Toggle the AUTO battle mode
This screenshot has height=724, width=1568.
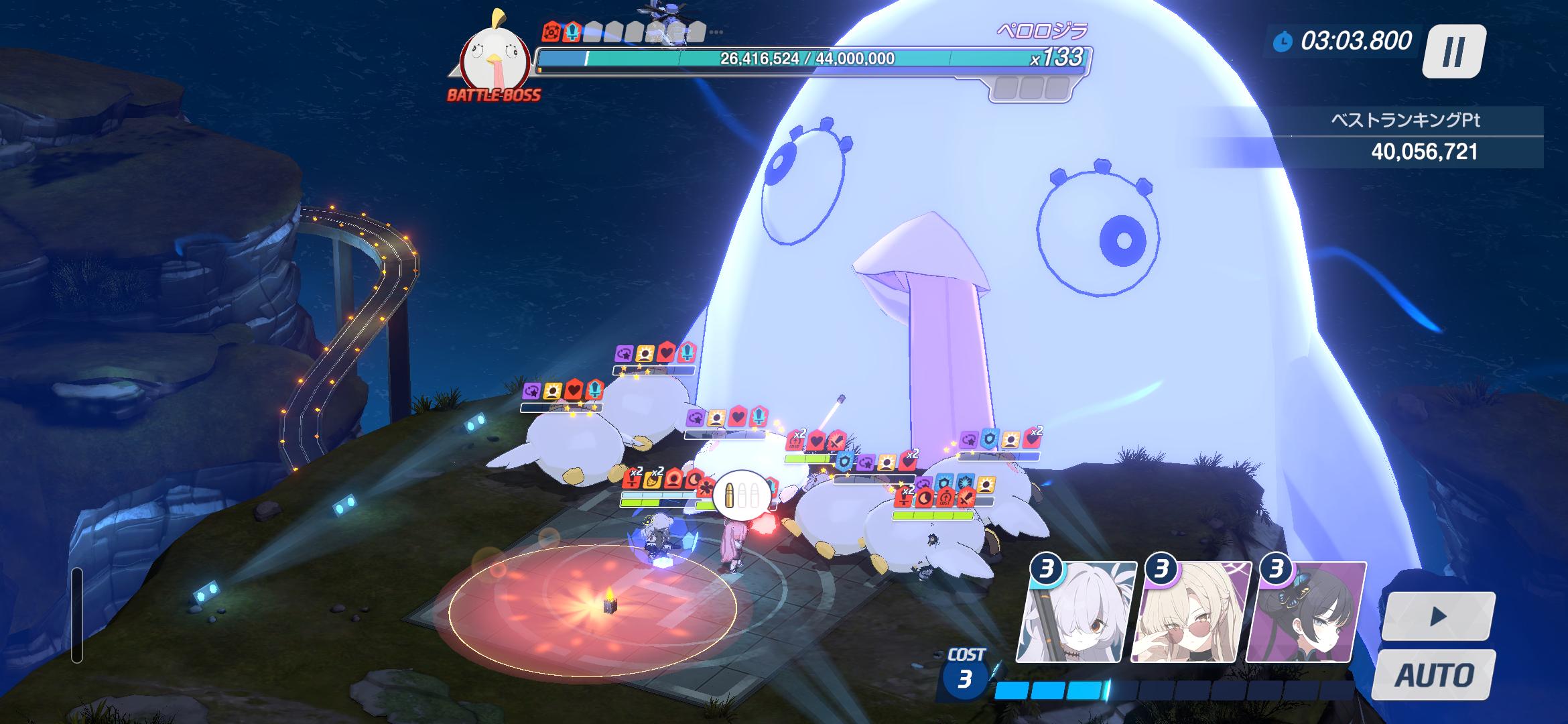point(1434,674)
